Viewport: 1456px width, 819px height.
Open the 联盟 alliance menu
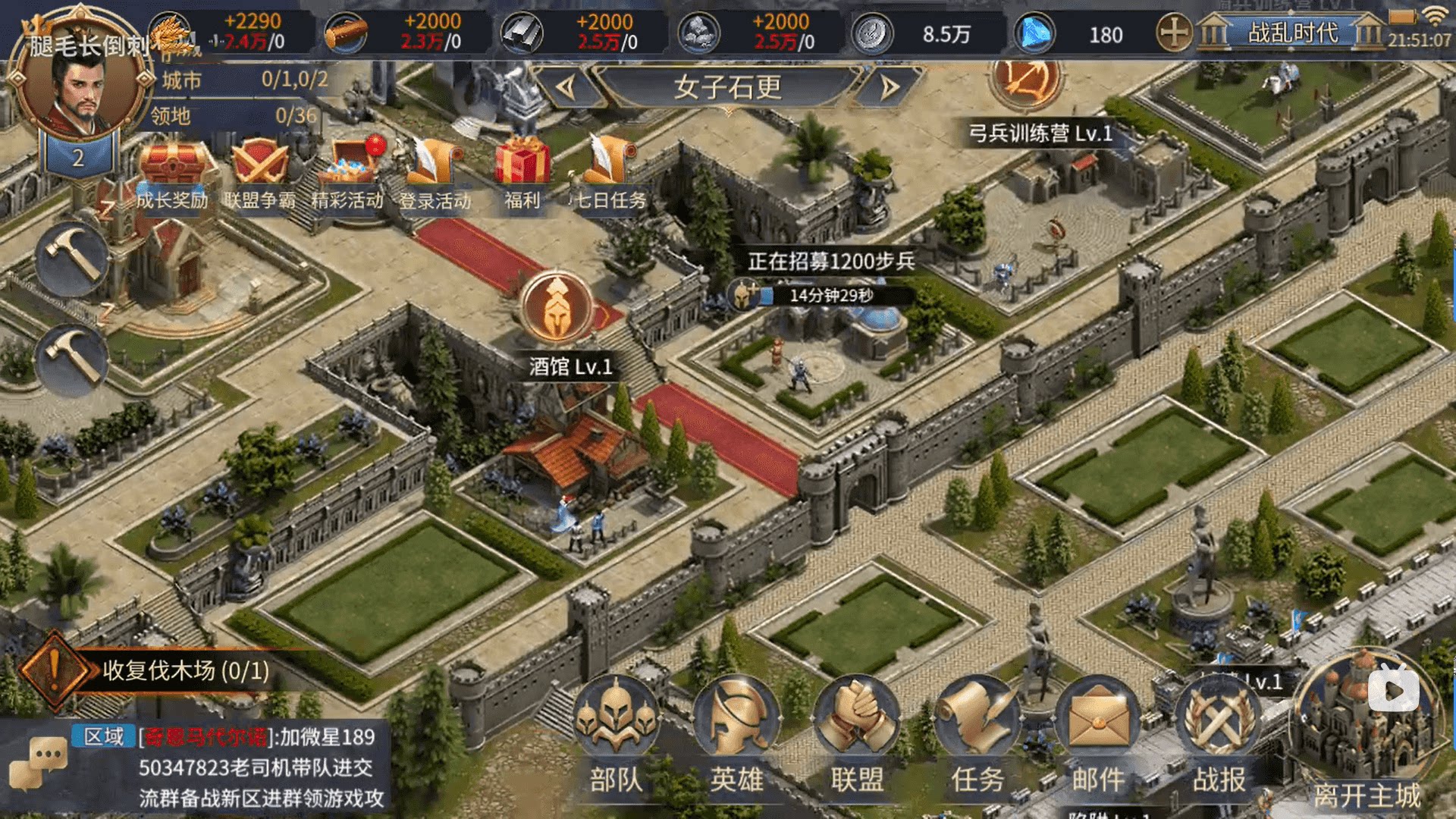pyautogui.click(x=857, y=728)
